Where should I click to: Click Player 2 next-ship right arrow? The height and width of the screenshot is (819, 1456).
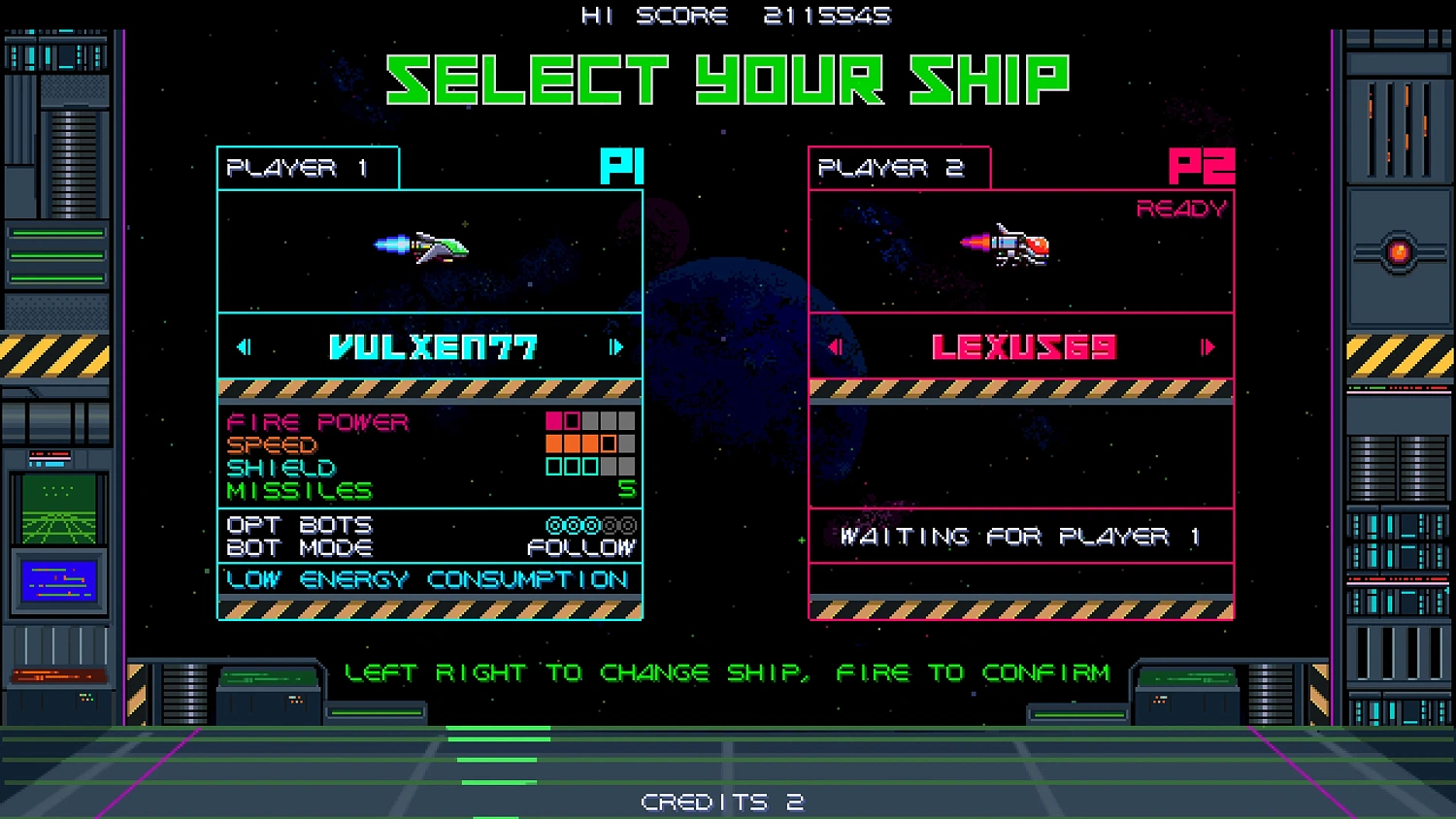(x=1209, y=347)
